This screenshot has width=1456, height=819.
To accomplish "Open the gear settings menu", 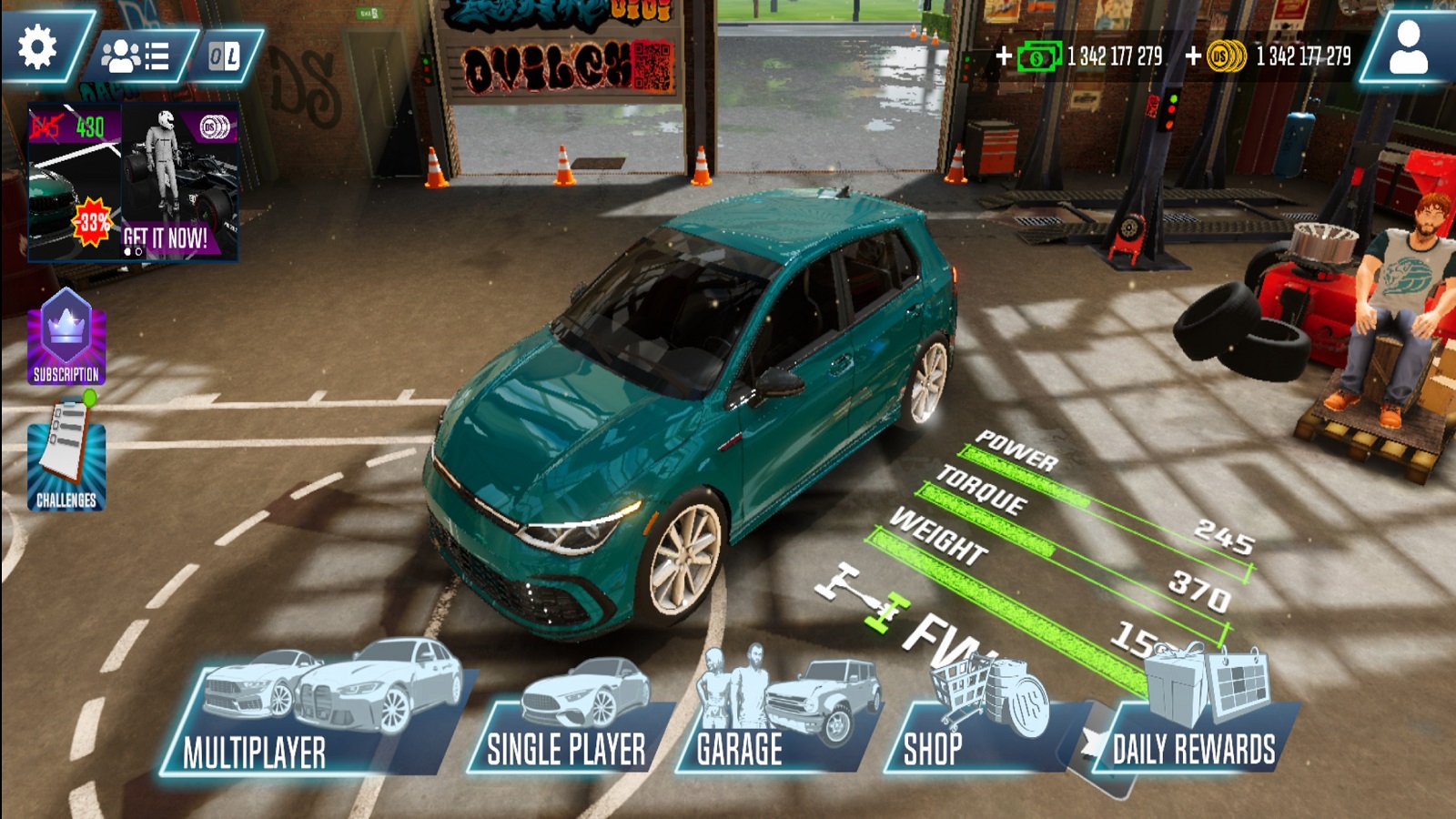I will coord(38,47).
